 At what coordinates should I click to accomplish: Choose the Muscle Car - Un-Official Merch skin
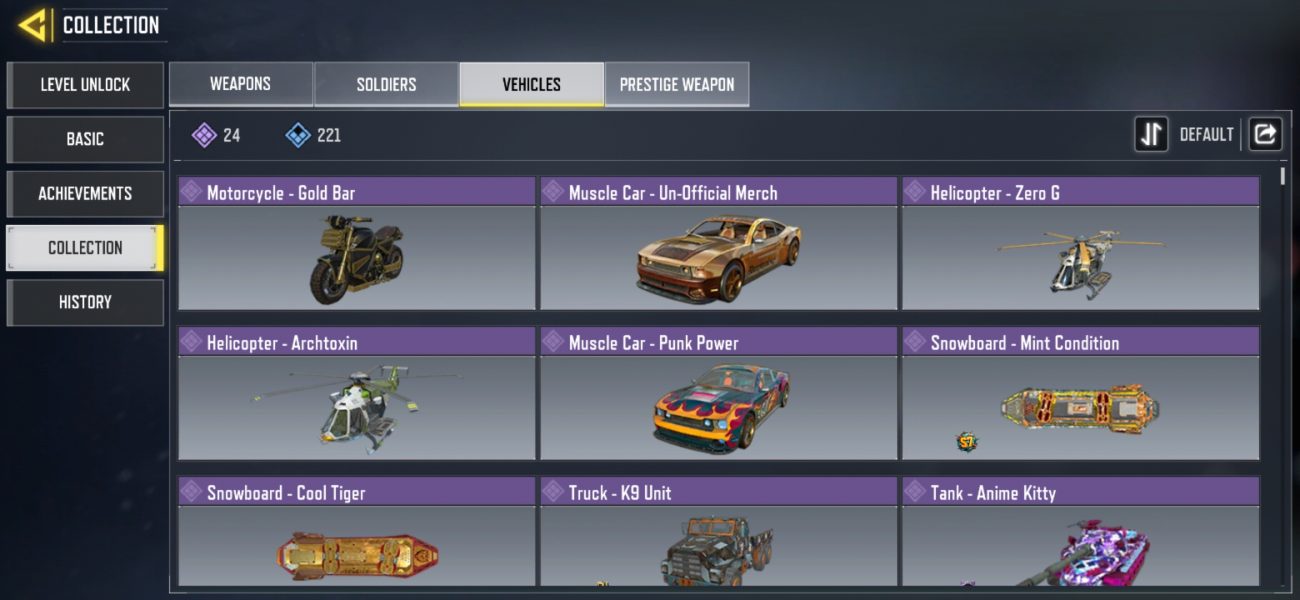pyautogui.click(x=719, y=245)
